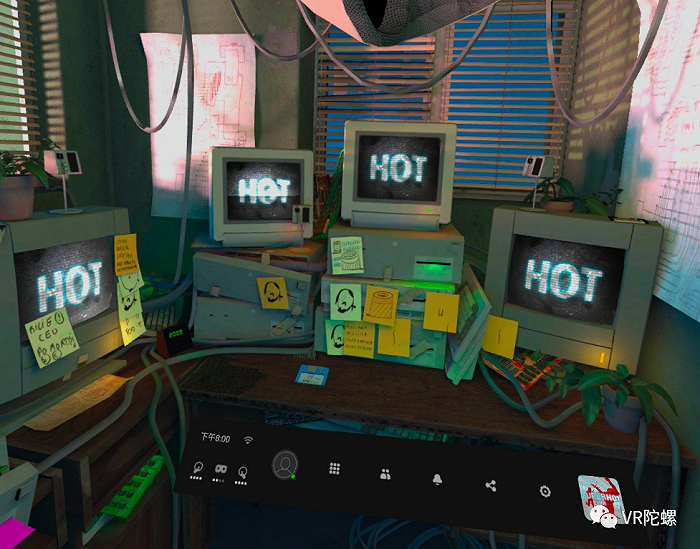
Task: Show notifications via the bell icon
Action: 437,480
